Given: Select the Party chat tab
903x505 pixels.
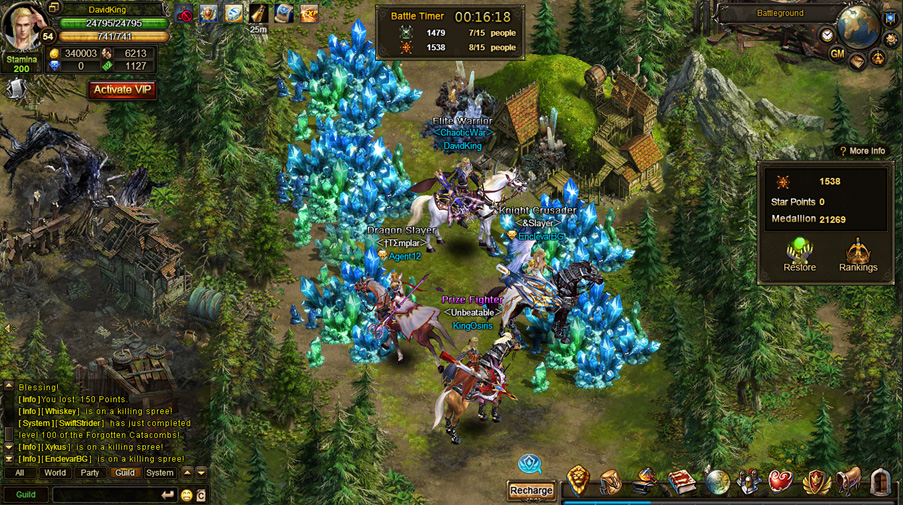Looking at the screenshot, I should 90,473.
